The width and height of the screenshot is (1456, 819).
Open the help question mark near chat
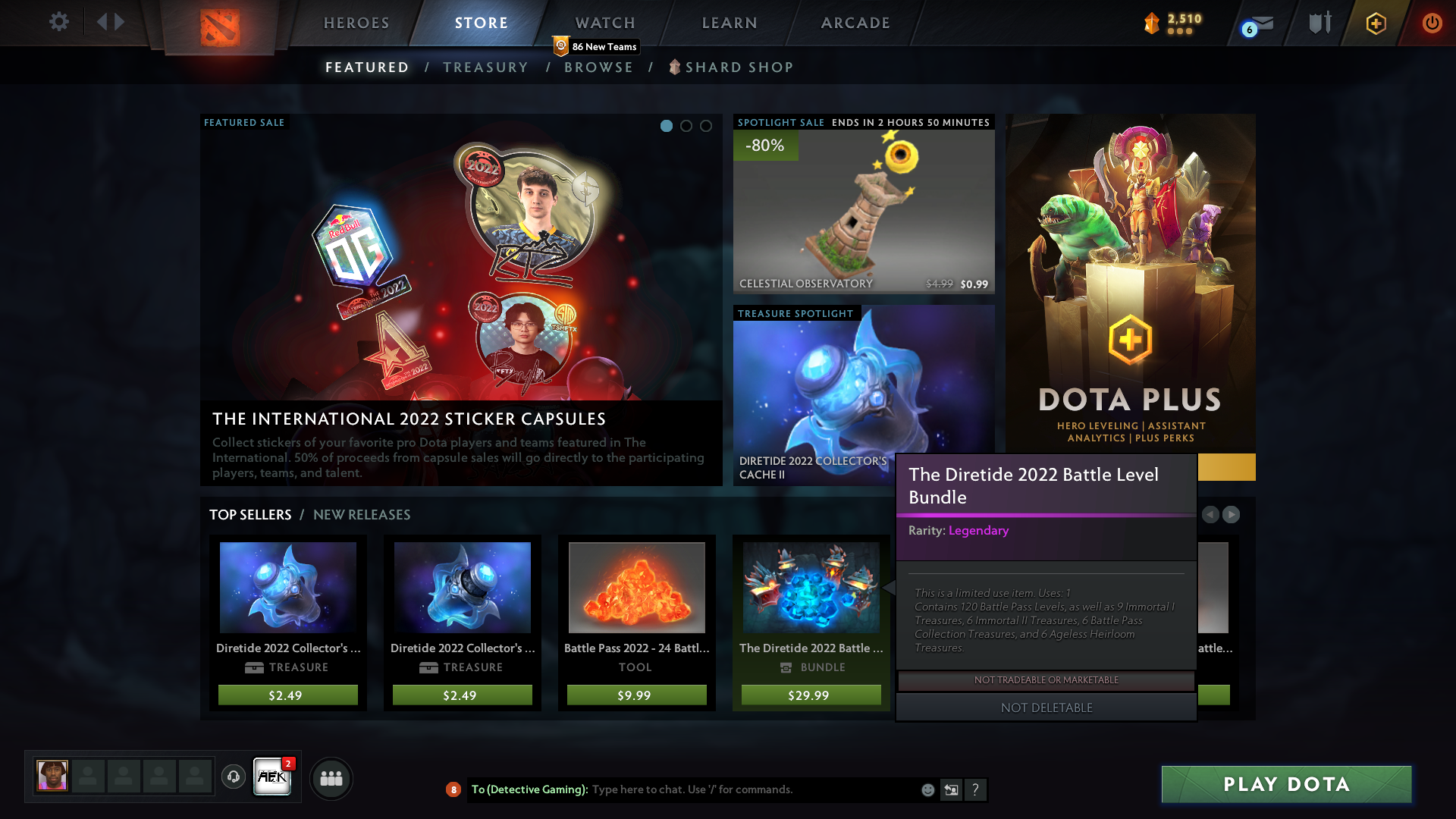(976, 789)
